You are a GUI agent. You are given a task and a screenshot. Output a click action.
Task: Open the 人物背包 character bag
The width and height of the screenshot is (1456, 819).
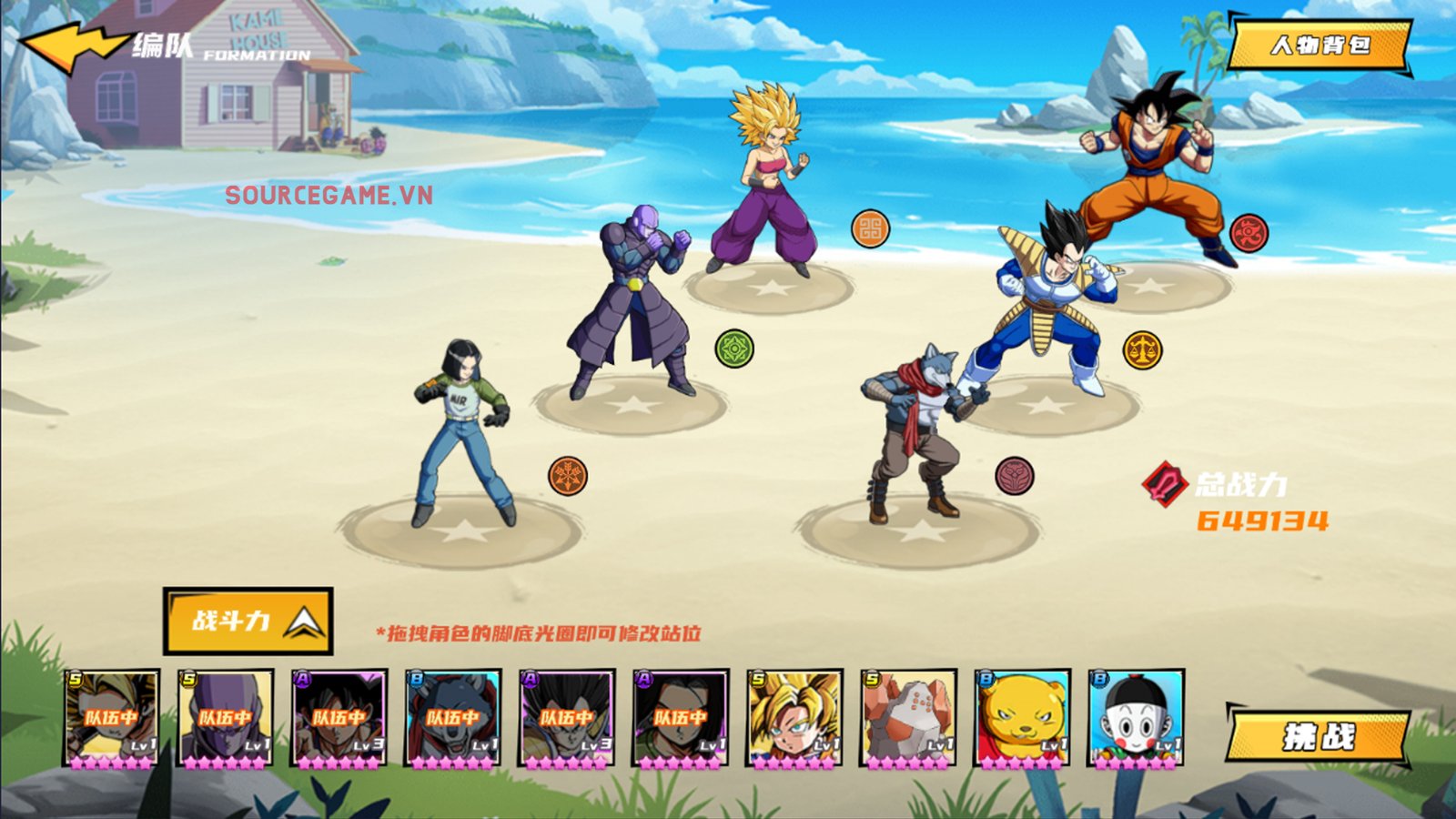click(x=1319, y=45)
